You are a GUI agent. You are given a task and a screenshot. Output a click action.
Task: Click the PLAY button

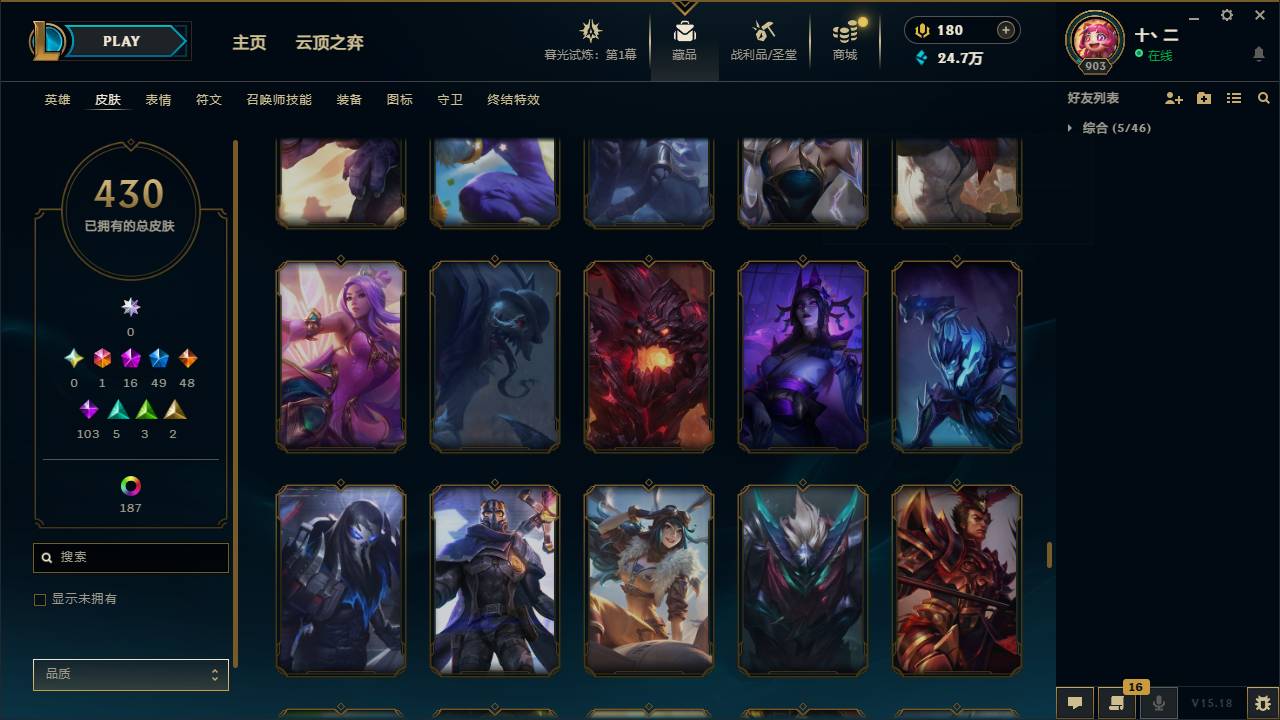coord(121,41)
